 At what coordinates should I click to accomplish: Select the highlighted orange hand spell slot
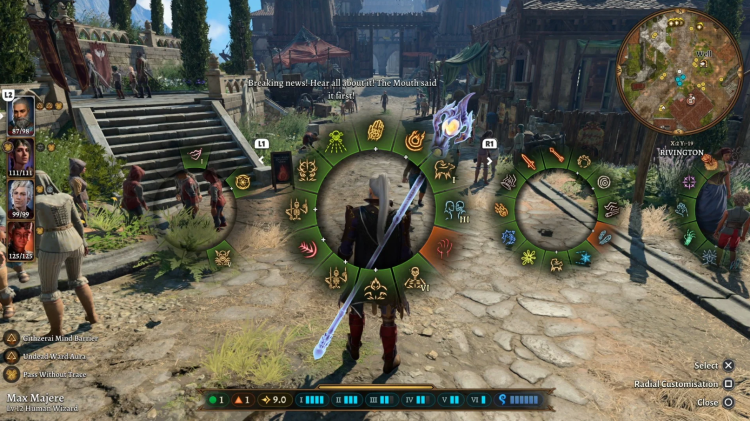click(445, 245)
